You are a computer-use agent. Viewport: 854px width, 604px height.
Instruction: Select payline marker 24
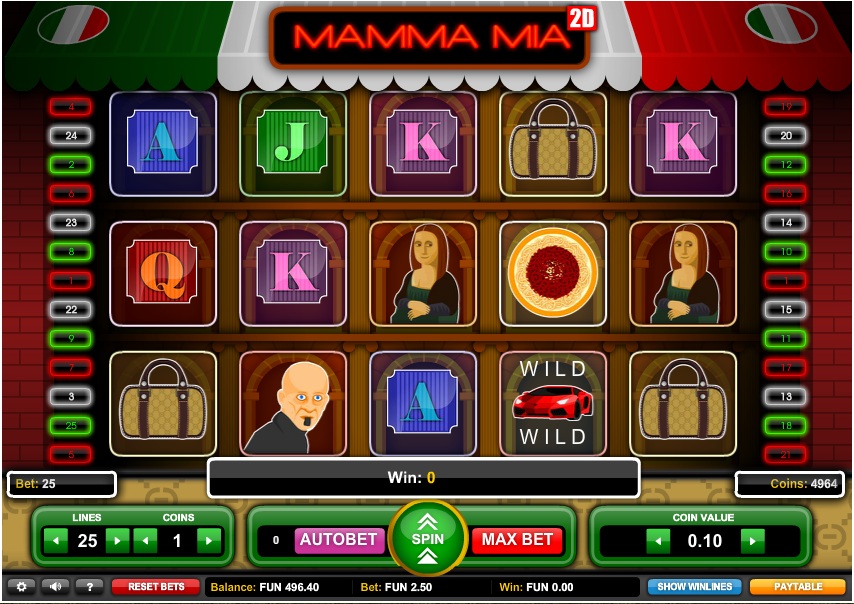coord(71,135)
